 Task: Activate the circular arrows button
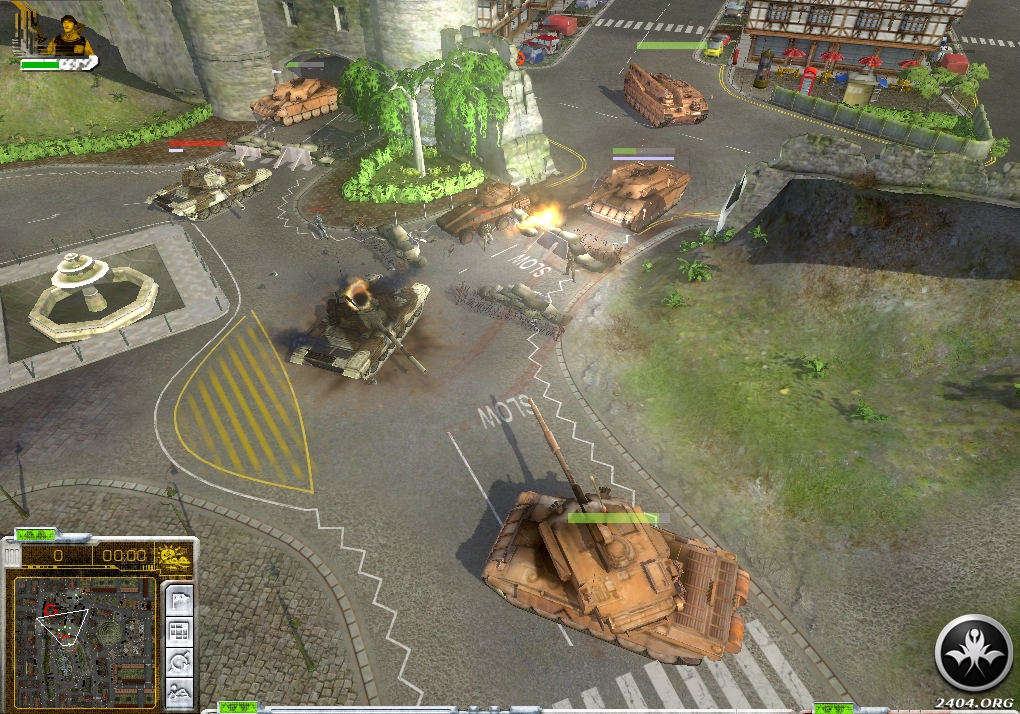tap(180, 661)
